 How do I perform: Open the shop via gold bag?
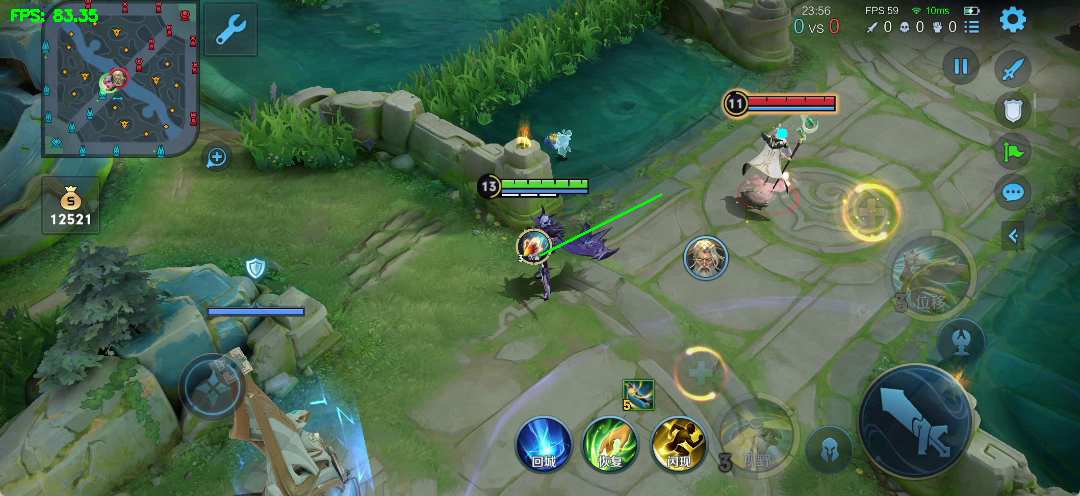pos(70,205)
